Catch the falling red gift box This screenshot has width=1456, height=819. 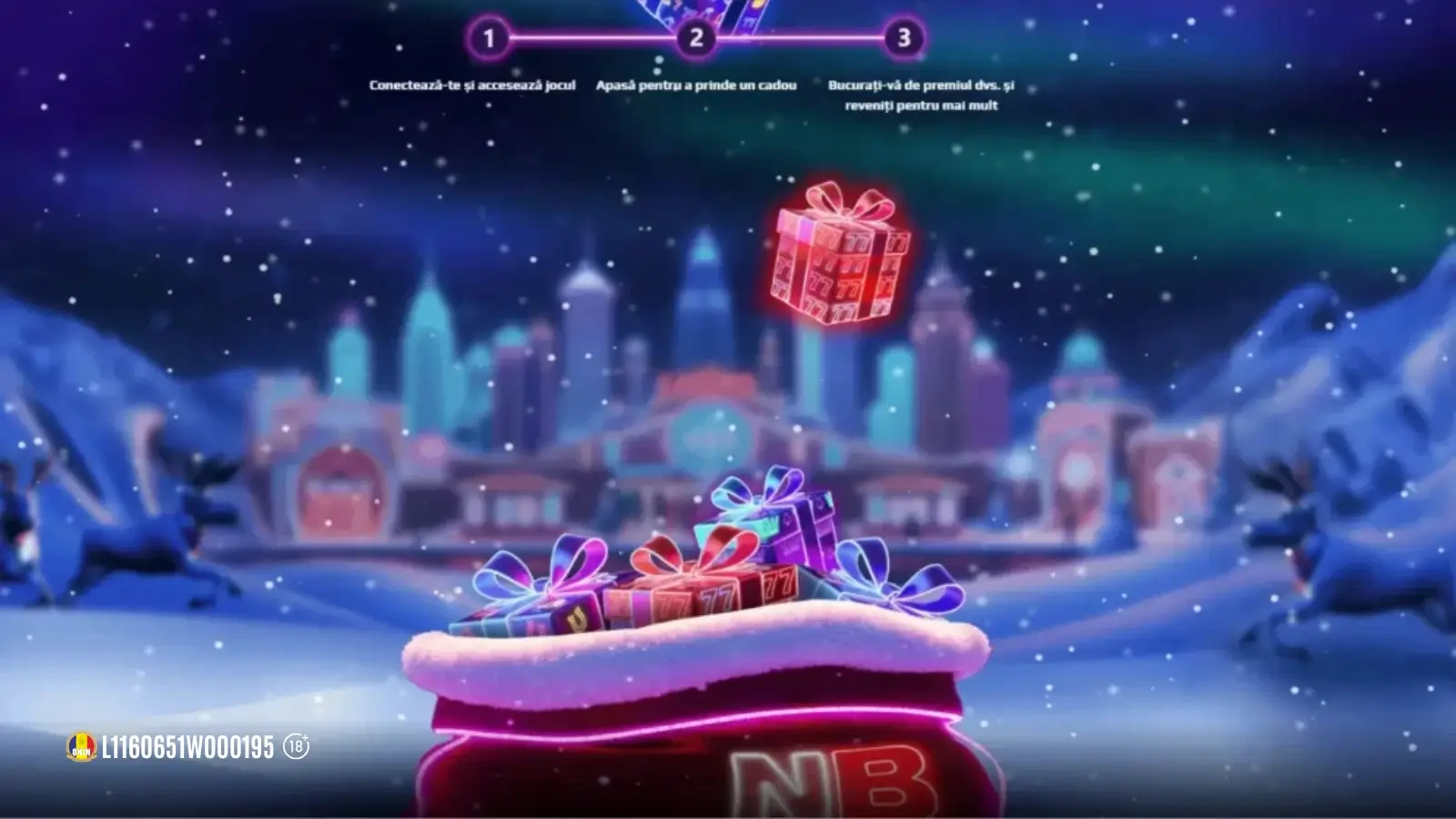tap(841, 259)
